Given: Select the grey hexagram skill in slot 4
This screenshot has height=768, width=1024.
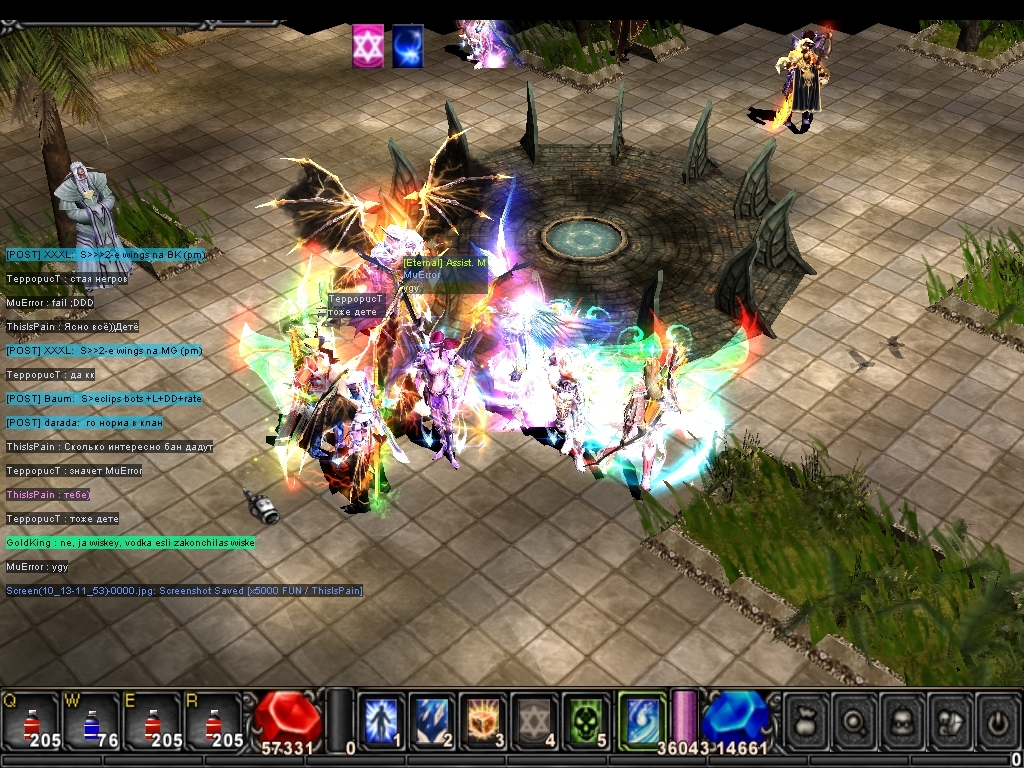Looking at the screenshot, I should point(535,721).
